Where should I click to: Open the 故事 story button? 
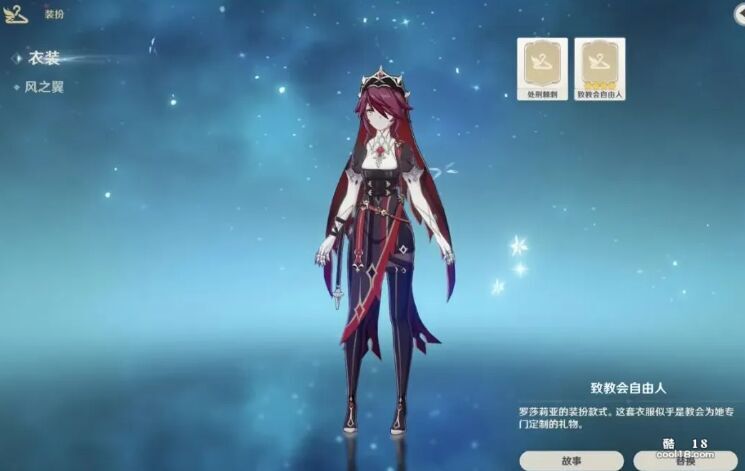[x=571, y=461]
